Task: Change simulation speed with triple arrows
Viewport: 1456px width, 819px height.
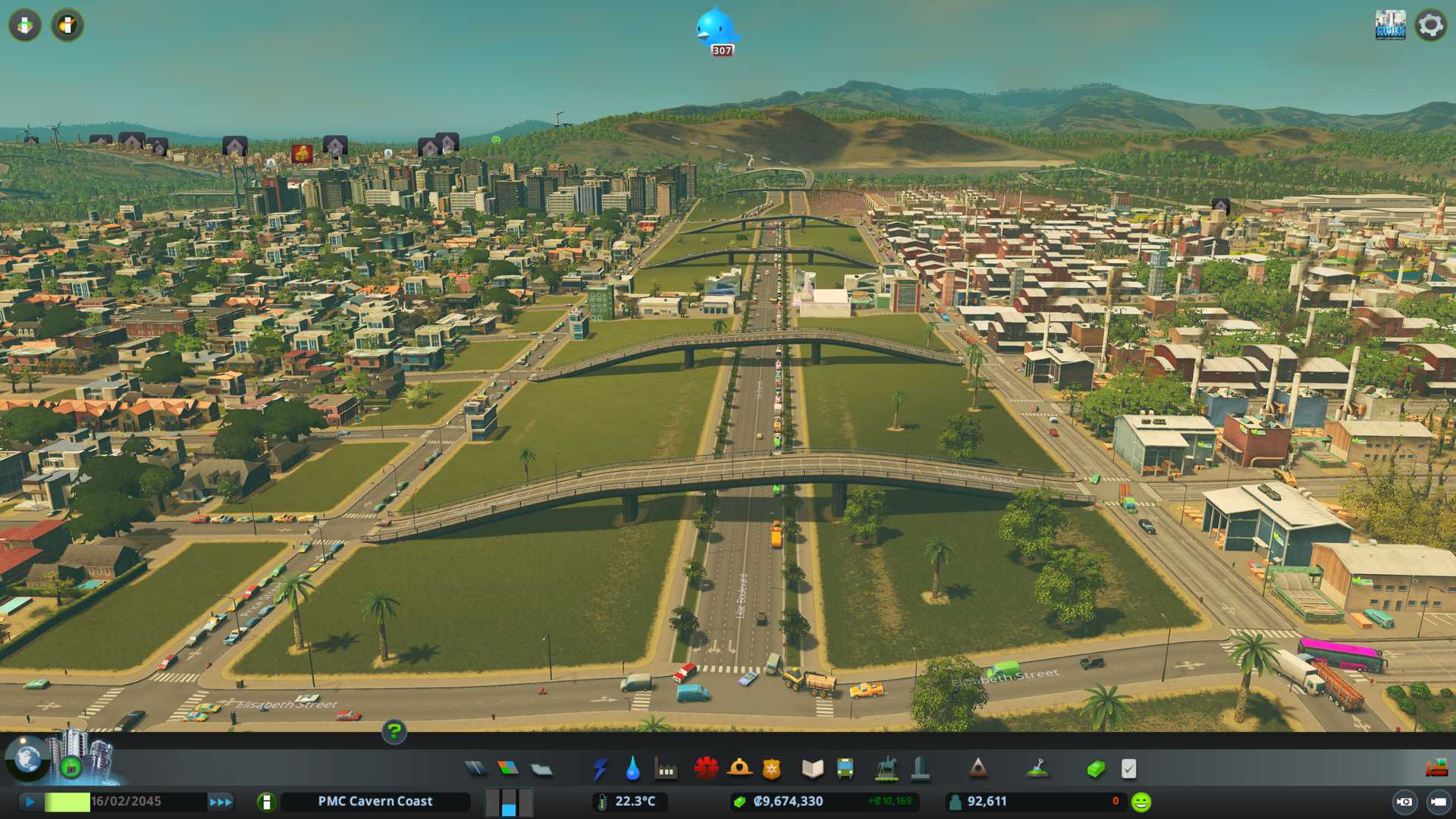Action: click(x=221, y=802)
